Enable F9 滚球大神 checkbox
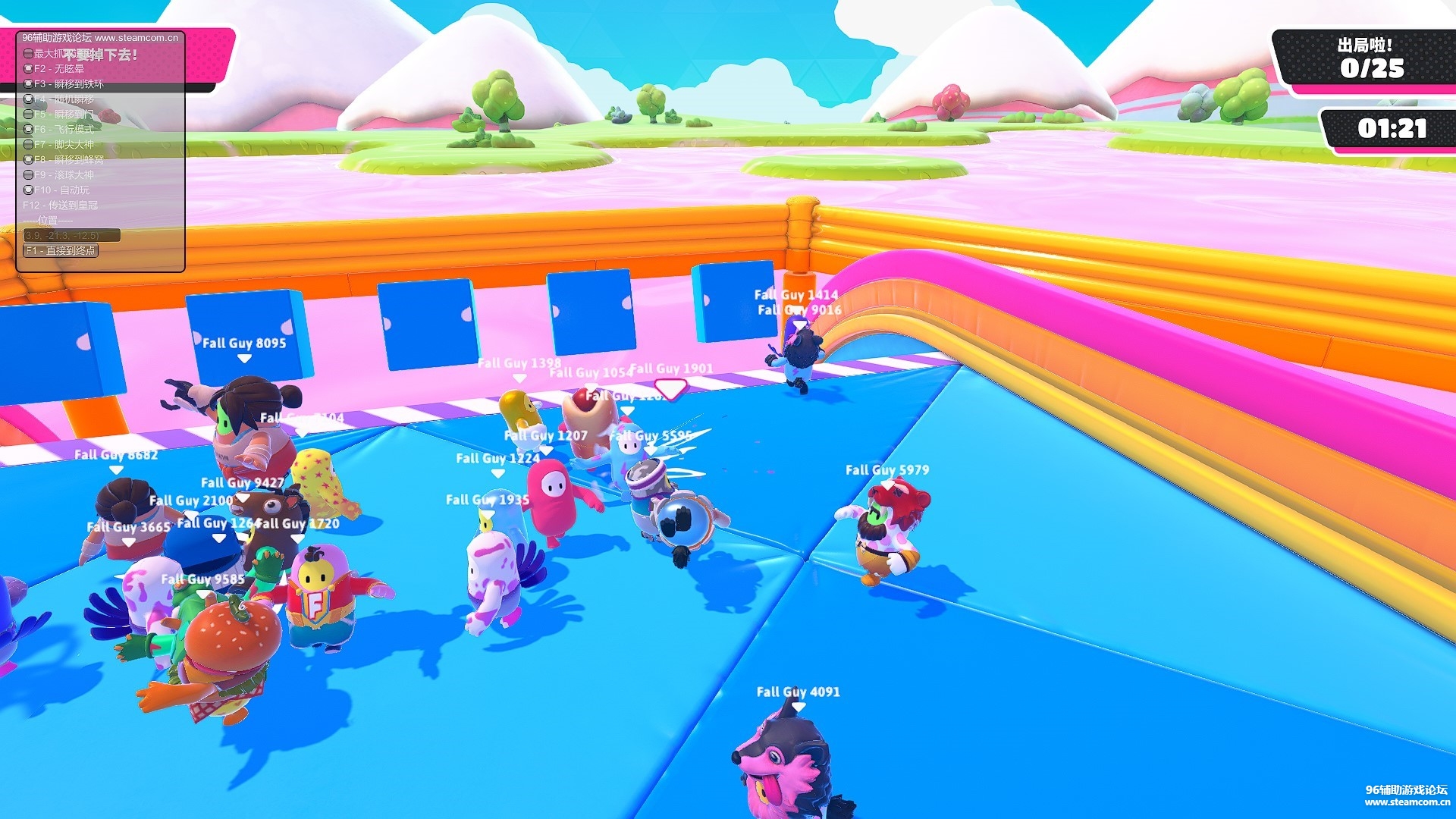The image size is (1456, 819). tap(28, 175)
